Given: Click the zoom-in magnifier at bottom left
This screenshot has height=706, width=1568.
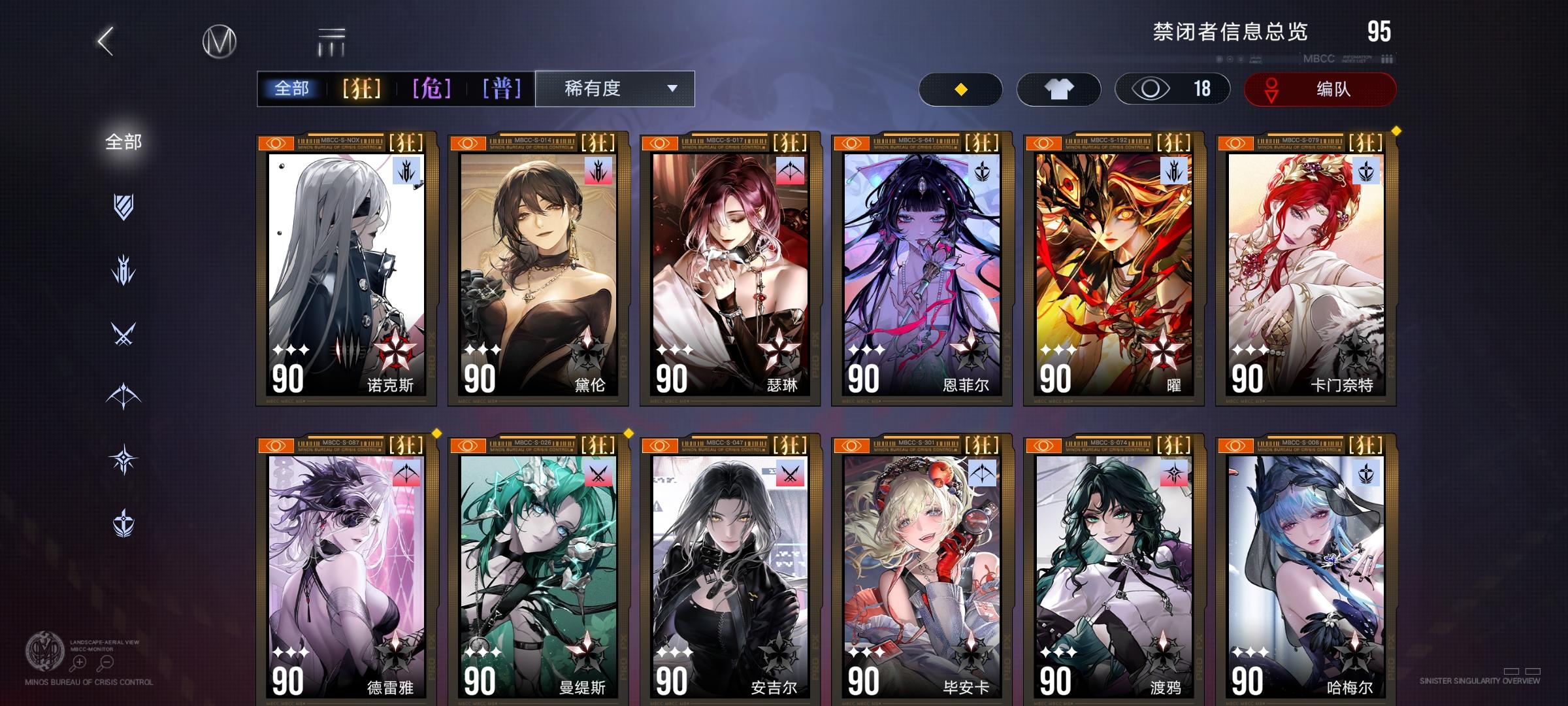Looking at the screenshot, I should click(78, 662).
